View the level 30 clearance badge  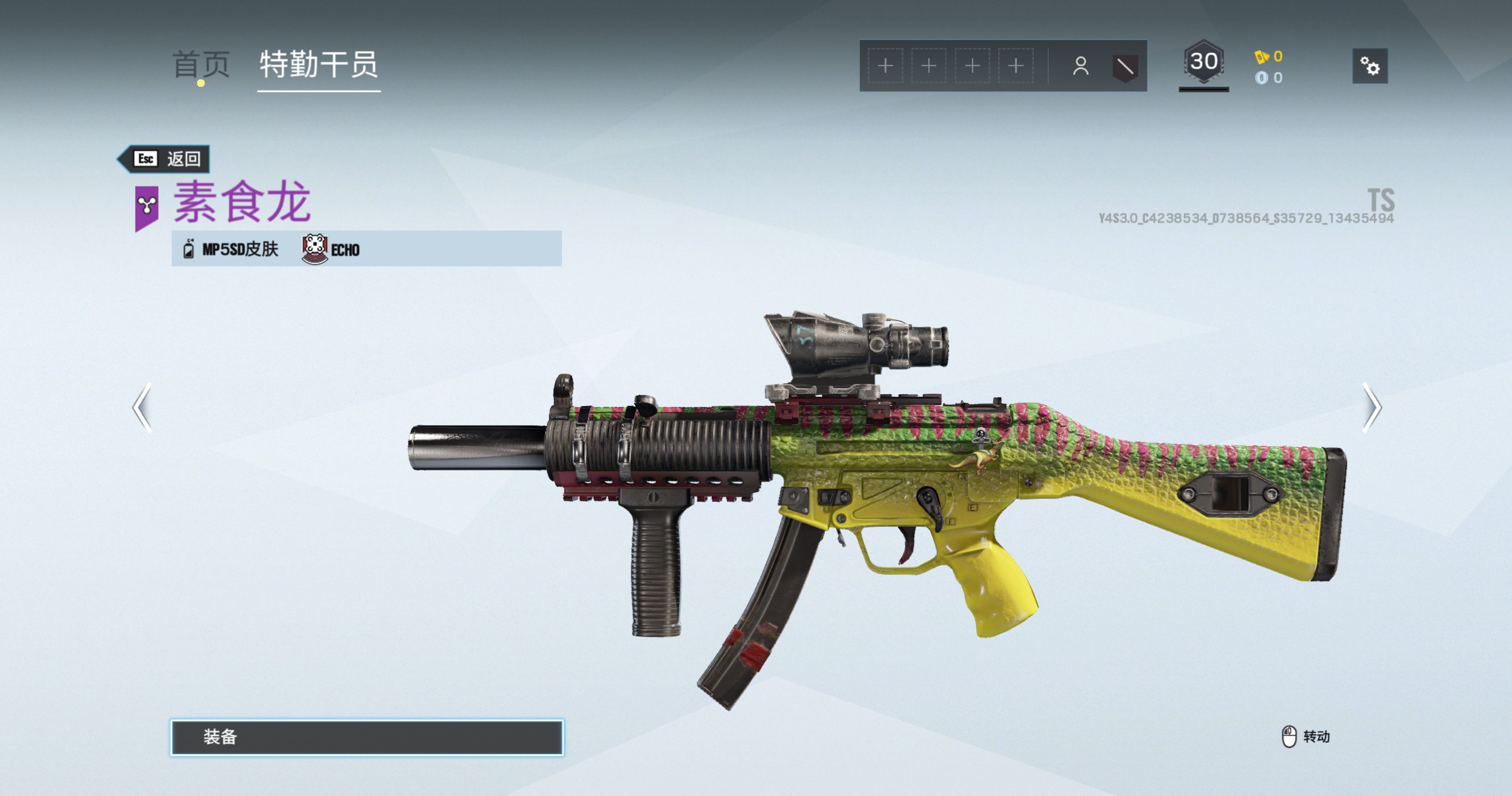click(1203, 63)
